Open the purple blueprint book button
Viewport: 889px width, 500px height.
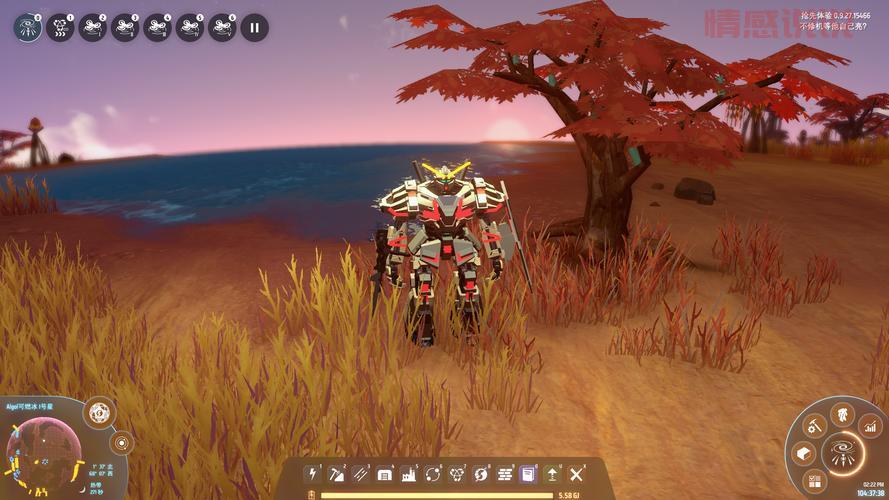click(528, 473)
